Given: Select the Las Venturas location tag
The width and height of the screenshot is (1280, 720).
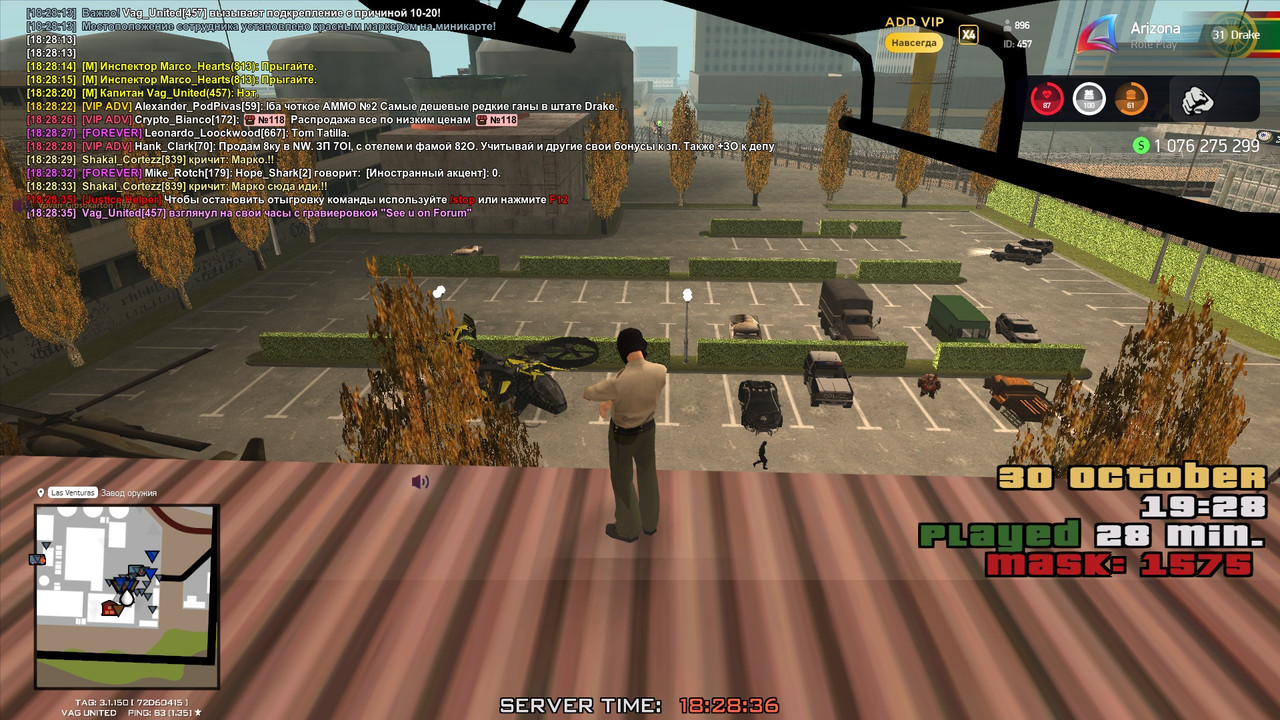Looking at the screenshot, I should tap(73, 493).
